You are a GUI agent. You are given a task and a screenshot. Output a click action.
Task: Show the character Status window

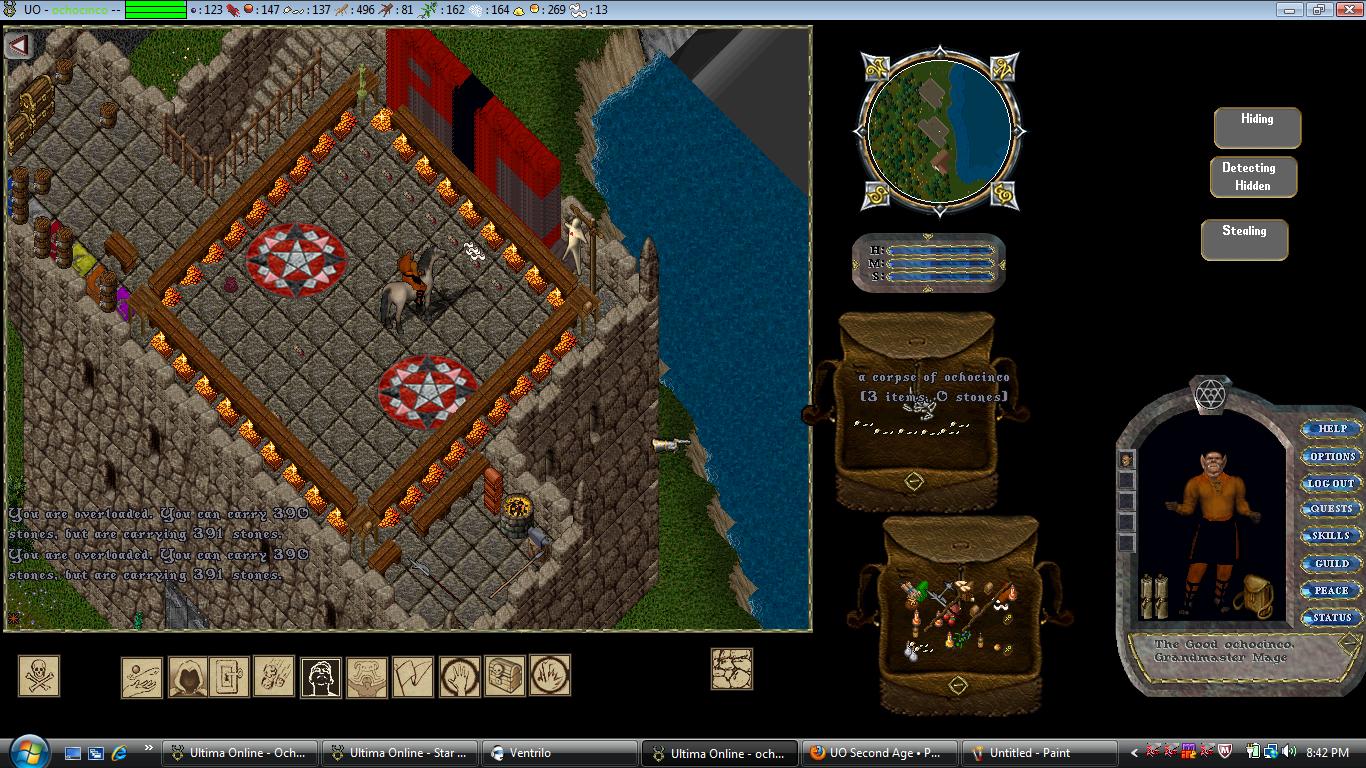1332,618
